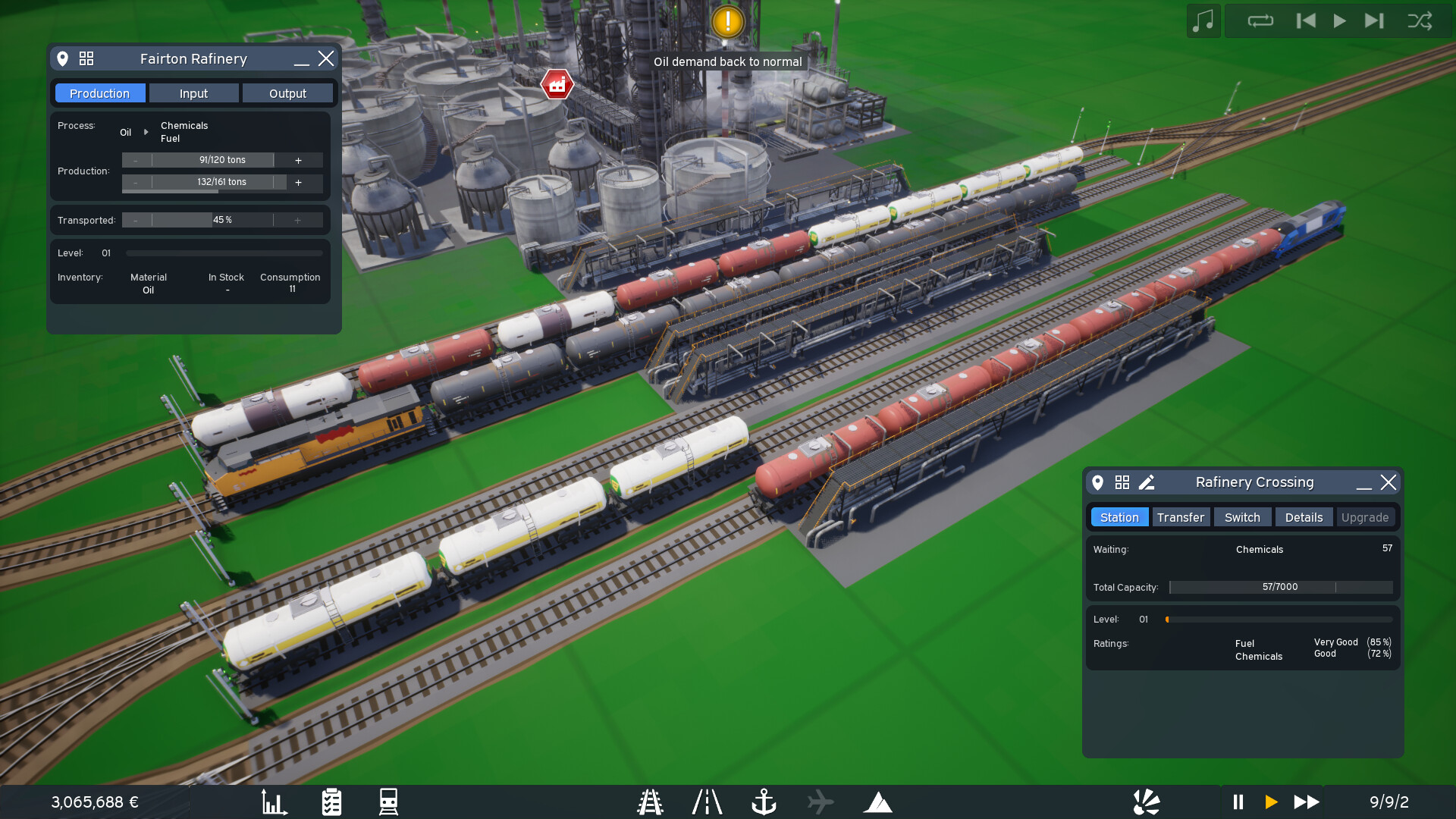The image size is (1456, 819).
Task: Select the road construction tool
Action: [x=707, y=802]
